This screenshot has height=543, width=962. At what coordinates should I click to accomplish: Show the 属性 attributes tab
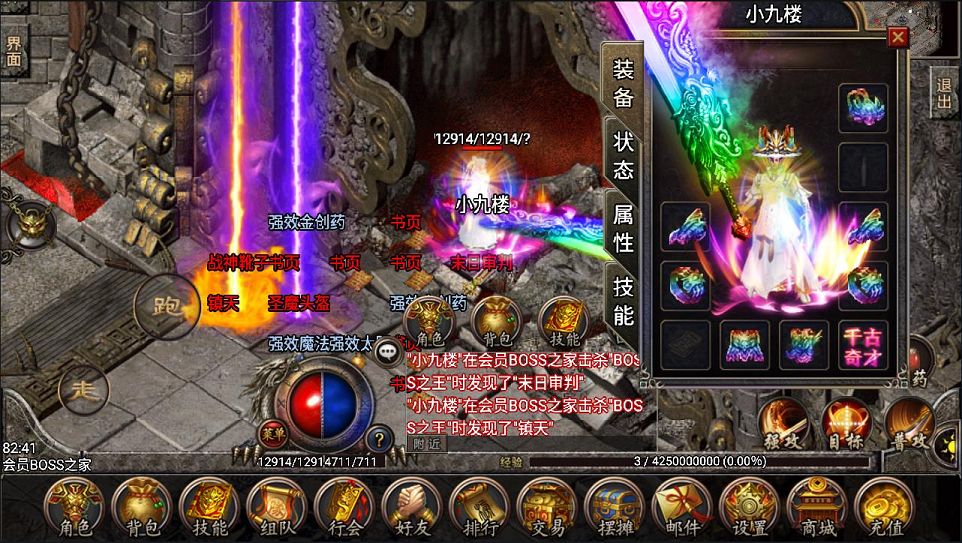point(624,228)
